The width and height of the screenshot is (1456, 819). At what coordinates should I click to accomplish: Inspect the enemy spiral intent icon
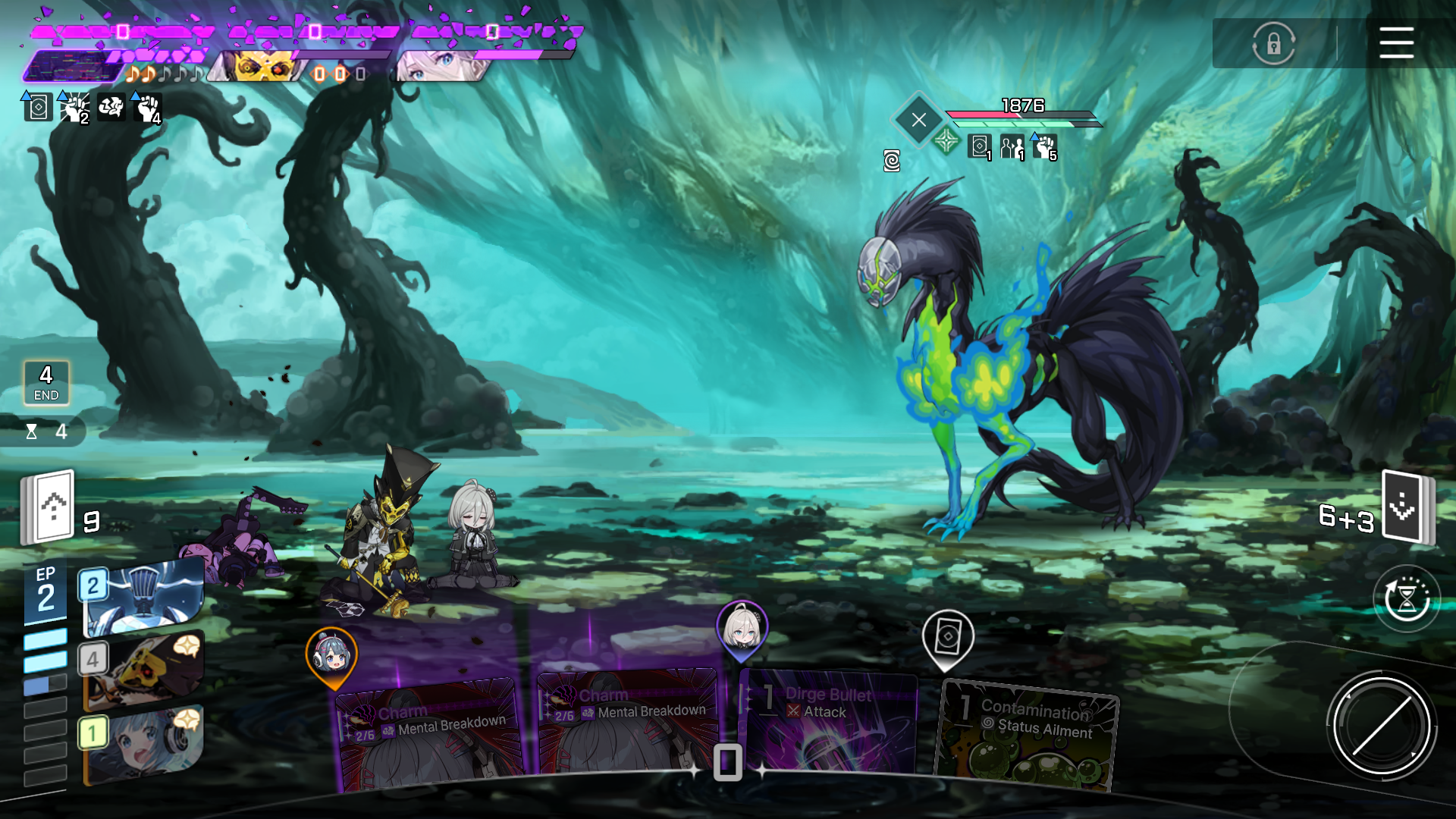click(892, 161)
